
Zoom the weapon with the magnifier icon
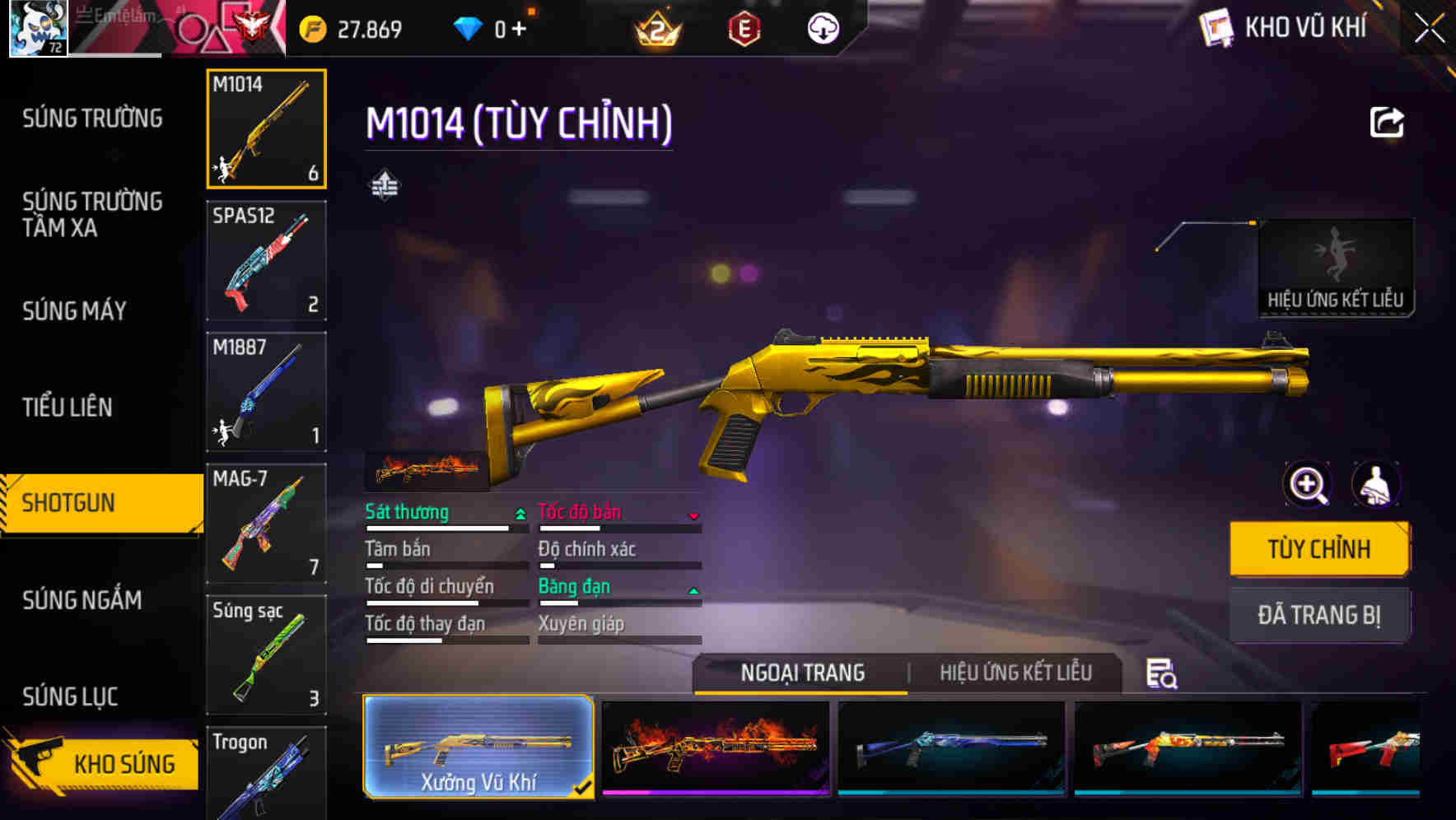click(x=1307, y=484)
